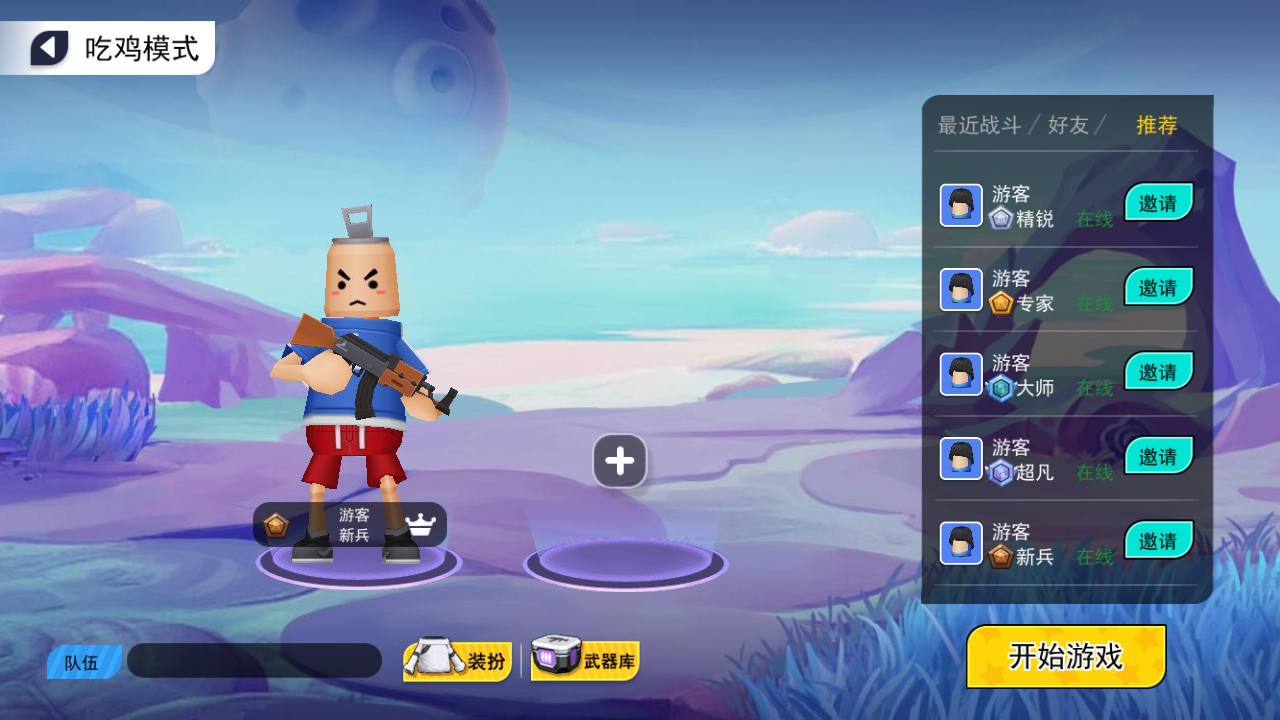Invite the 精锐 ranked guest
1280x720 pixels.
coord(1159,203)
